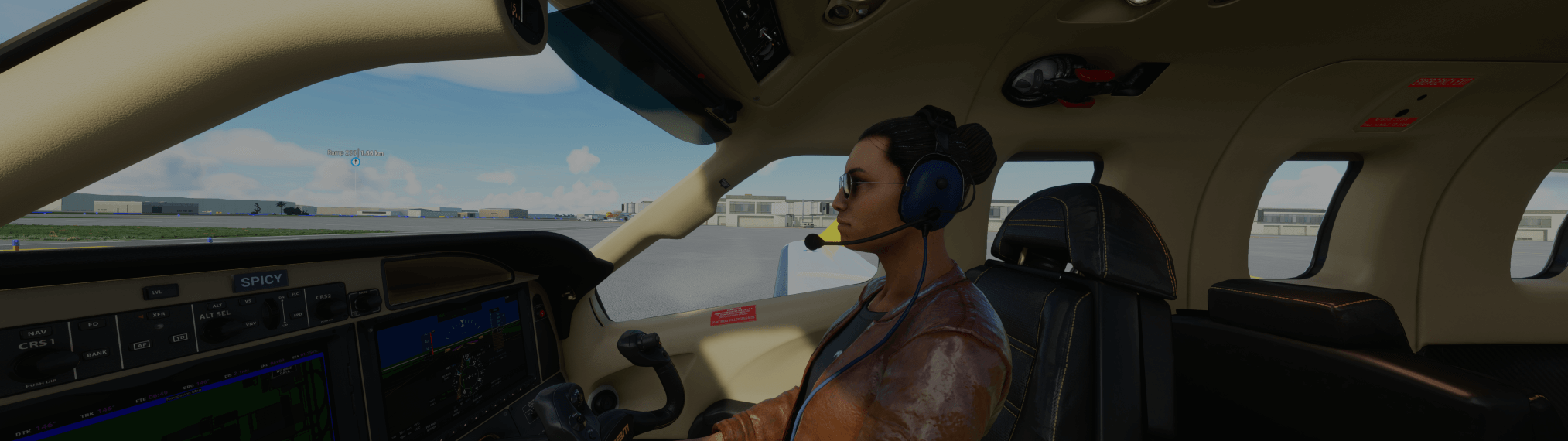
Task: Engage the AP autopilot button
Action: pos(142,344)
